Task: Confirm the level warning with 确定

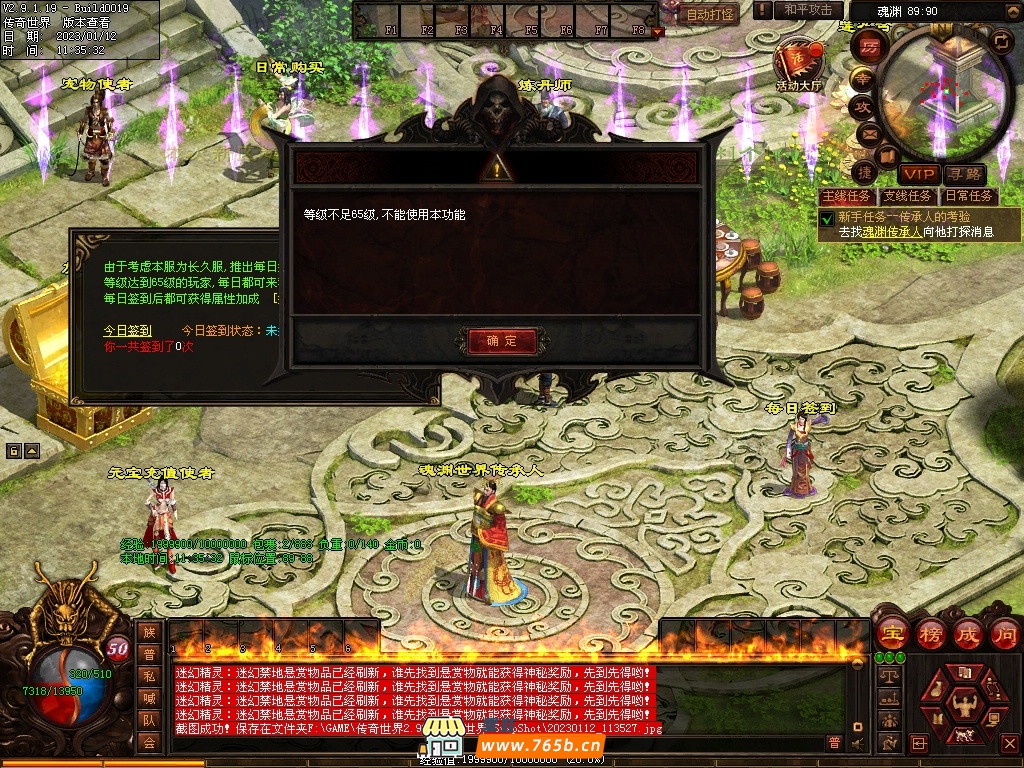Action: (501, 341)
